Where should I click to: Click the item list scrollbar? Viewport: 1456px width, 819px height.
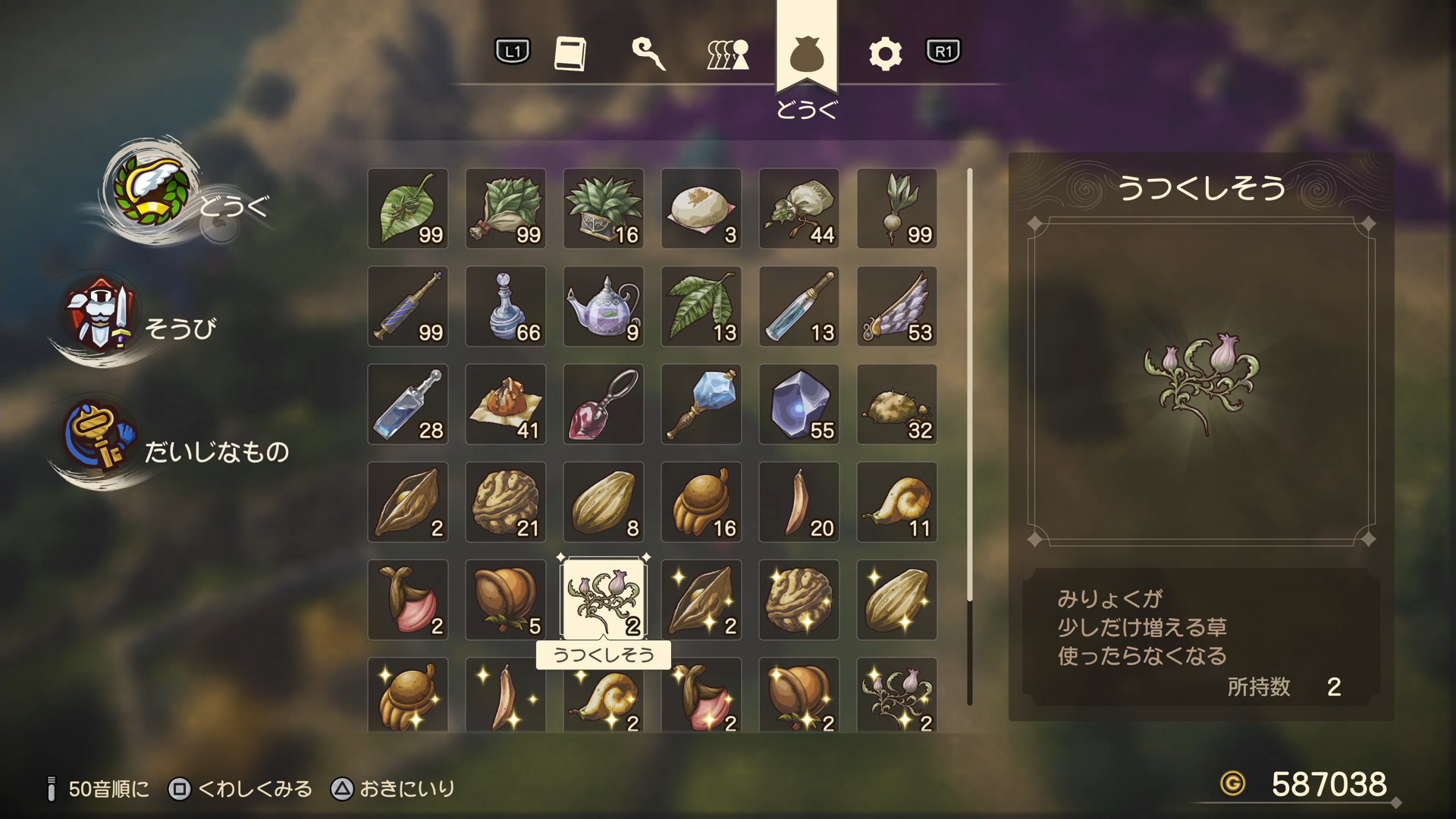click(969, 436)
